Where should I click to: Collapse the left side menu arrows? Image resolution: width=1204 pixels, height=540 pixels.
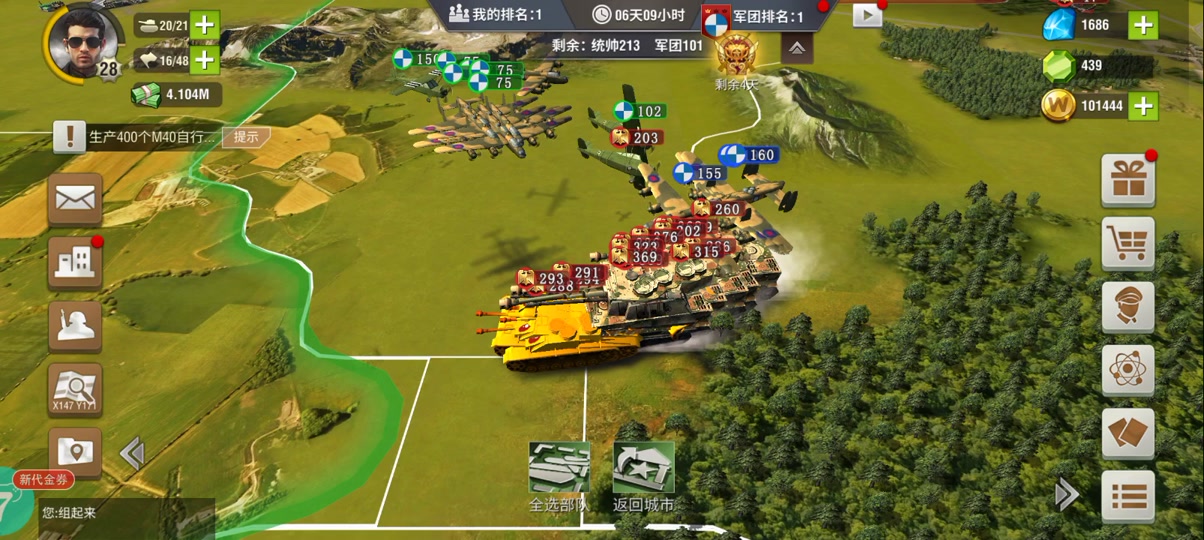click(x=131, y=453)
